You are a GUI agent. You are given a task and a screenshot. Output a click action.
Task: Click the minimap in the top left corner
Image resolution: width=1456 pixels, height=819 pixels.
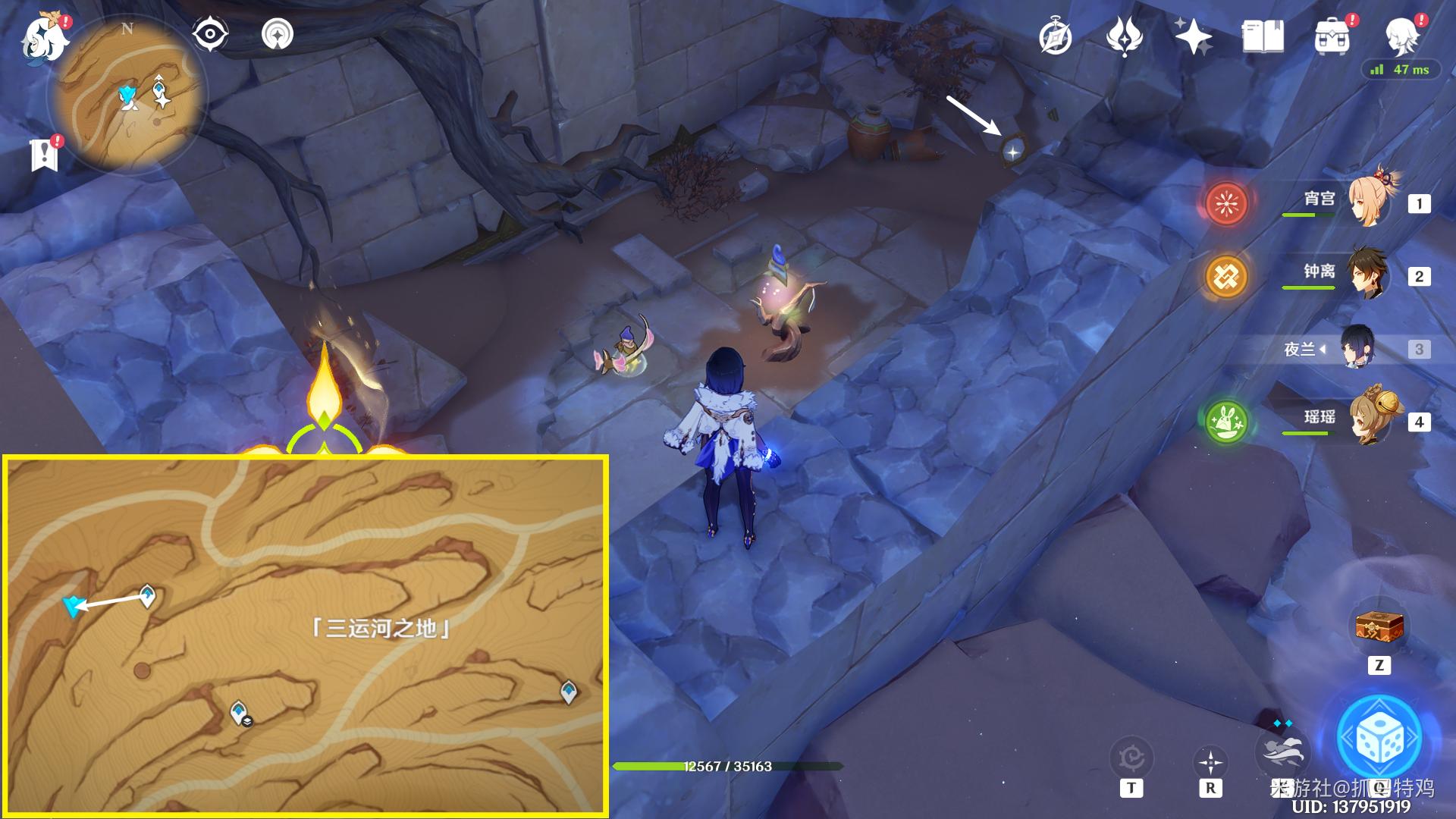(x=133, y=91)
